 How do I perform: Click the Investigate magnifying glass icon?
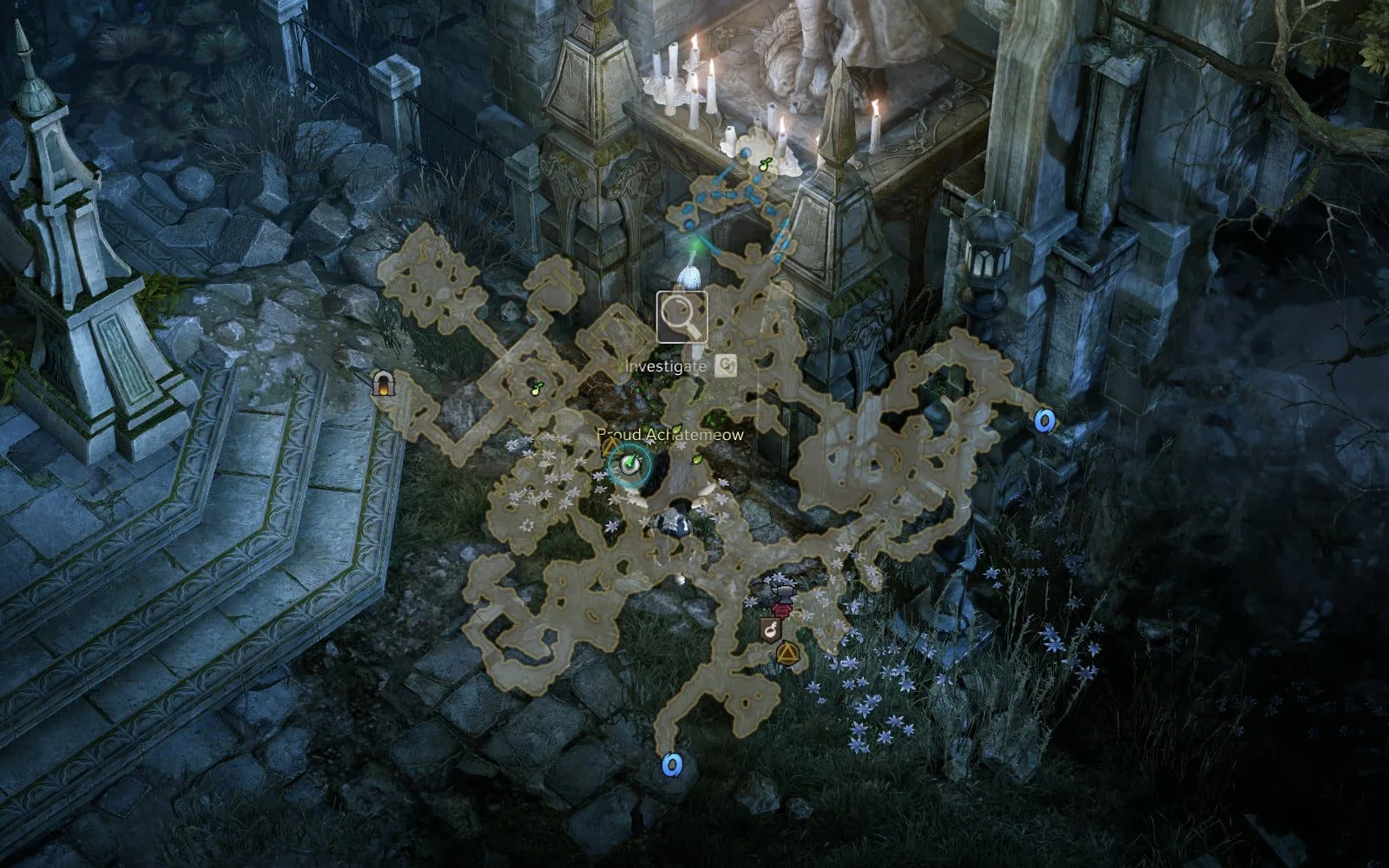(x=681, y=317)
